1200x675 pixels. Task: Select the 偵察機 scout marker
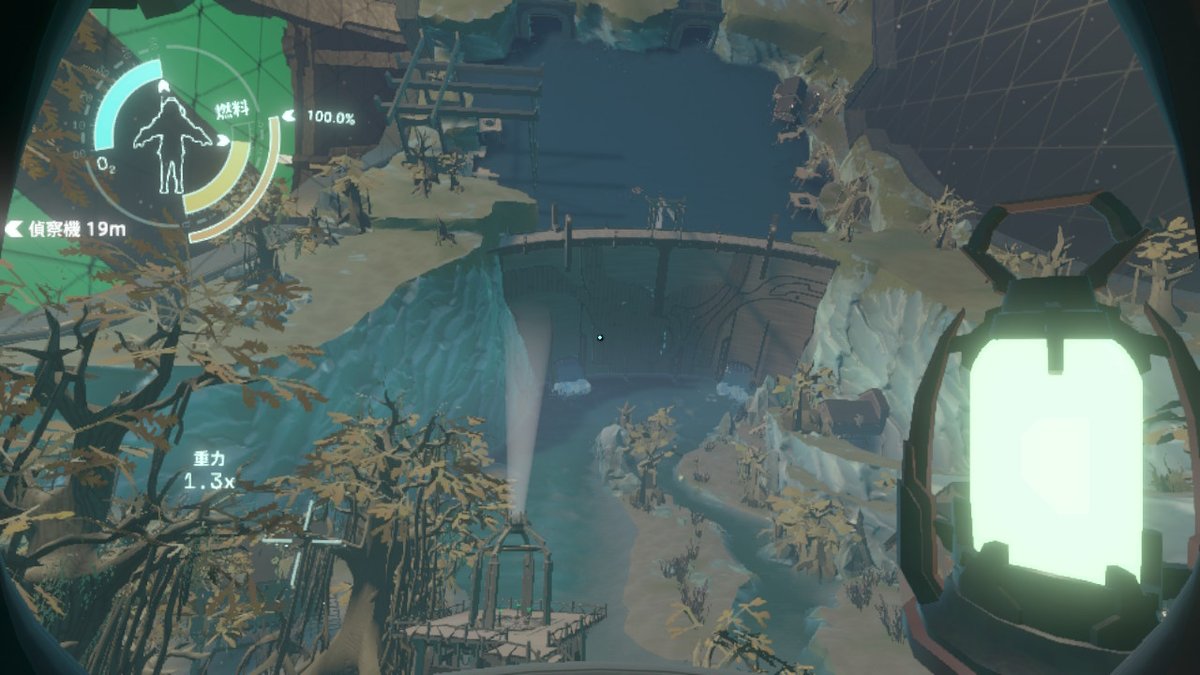click(x=66, y=229)
